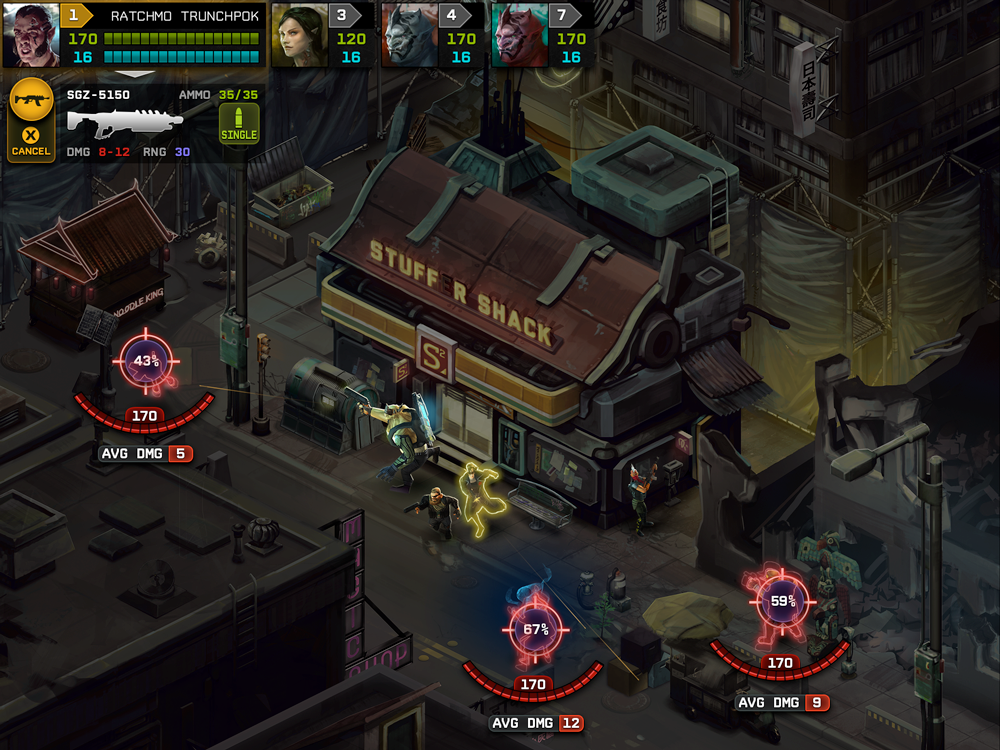Fire at the enemy with 59% hit chance
The image size is (1000, 750).
[782, 602]
